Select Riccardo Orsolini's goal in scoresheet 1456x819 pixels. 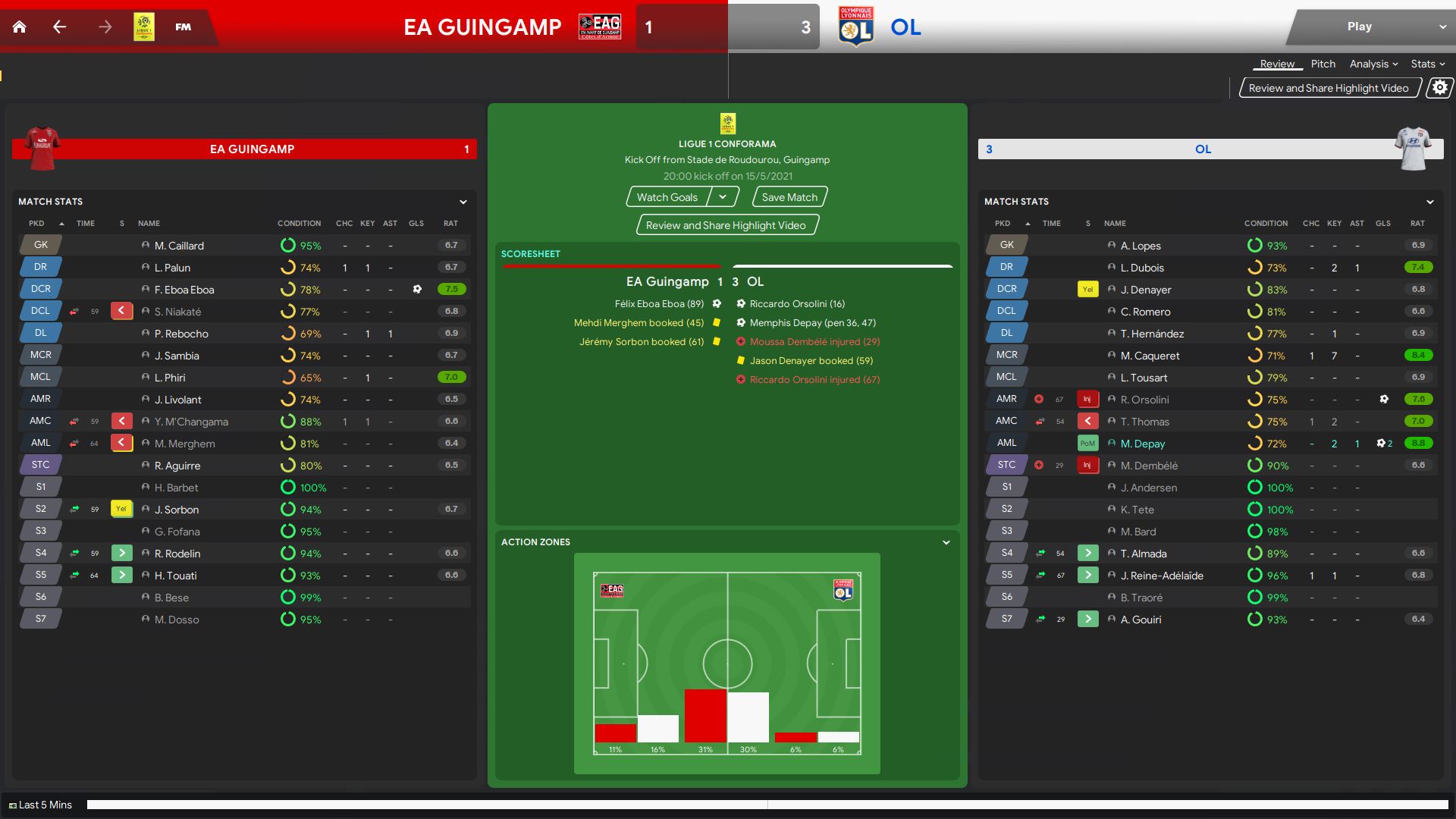click(796, 304)
